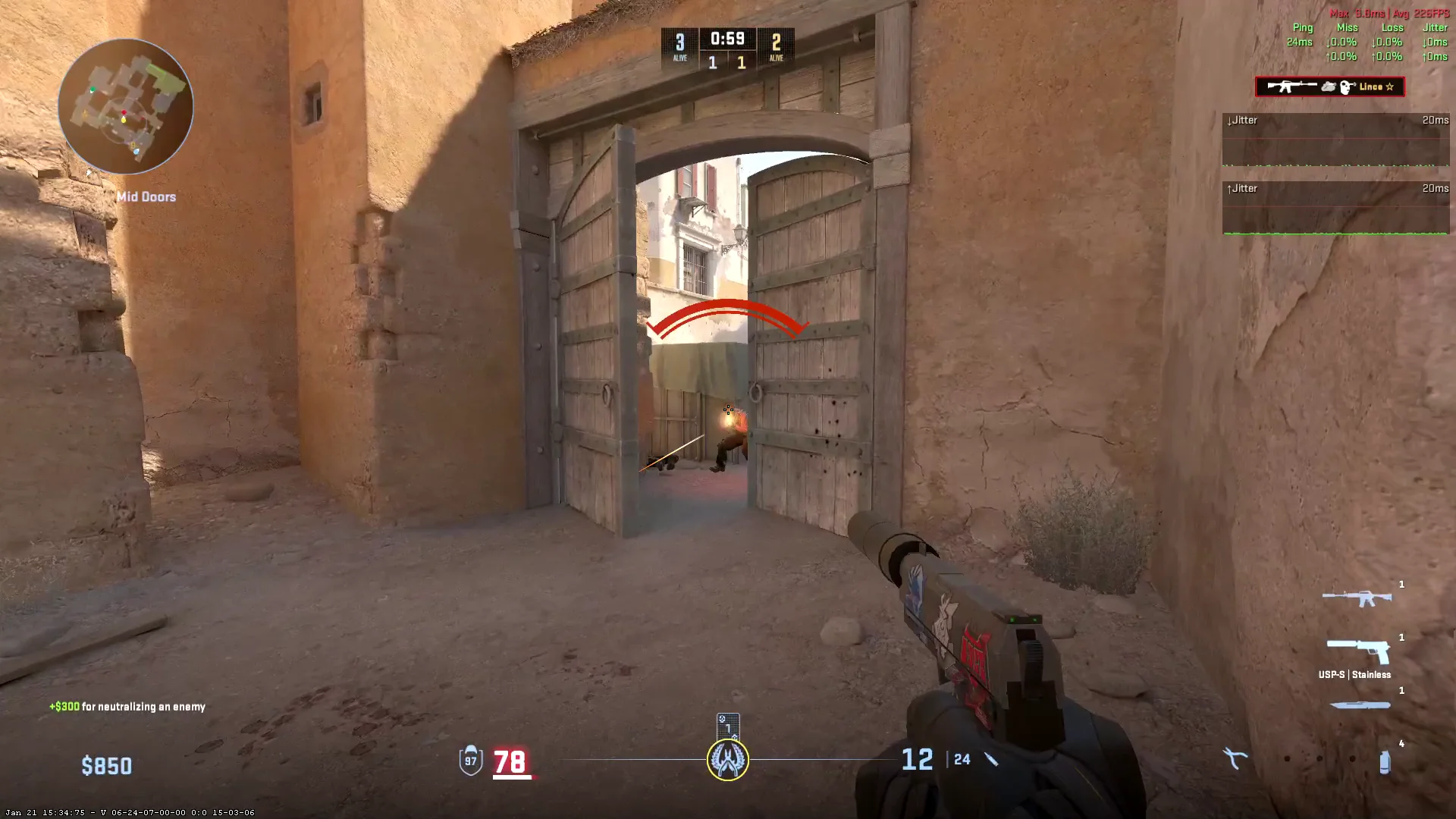
Task: Select the M4 rifle weapon slot
Action: point(1357,598)
